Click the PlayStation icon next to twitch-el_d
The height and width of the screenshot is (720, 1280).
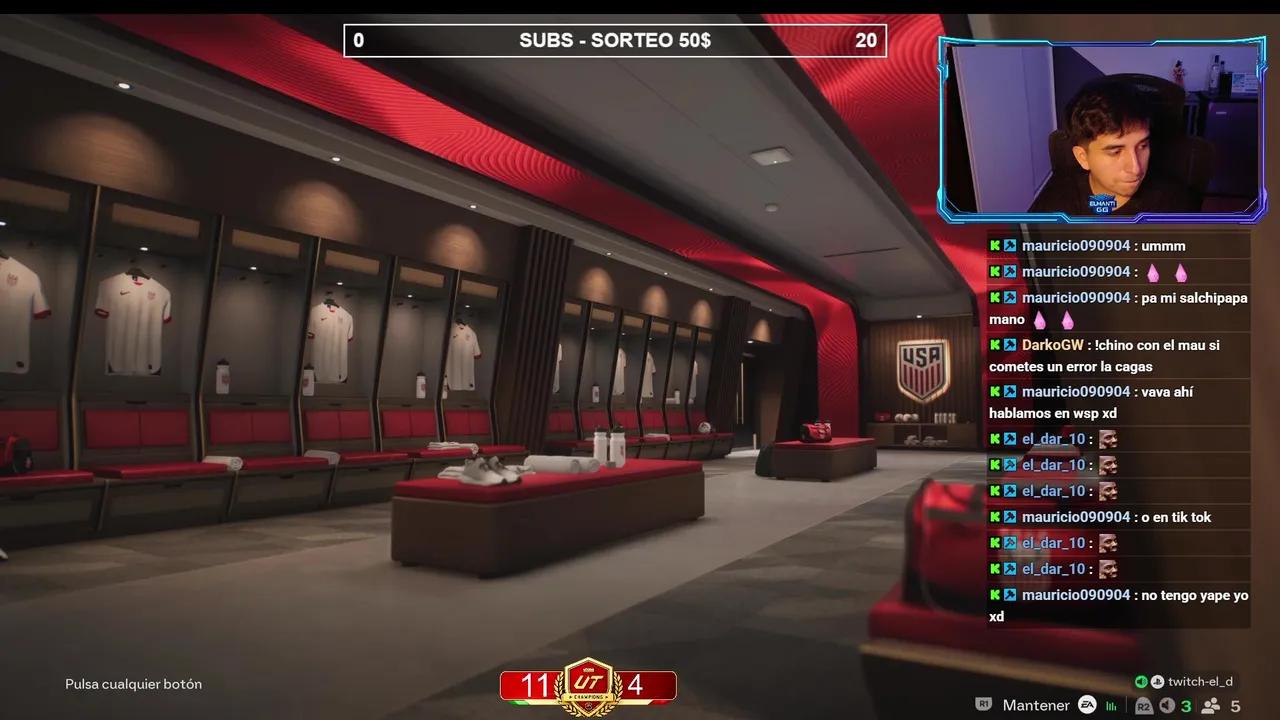[x=1157, y=681]
